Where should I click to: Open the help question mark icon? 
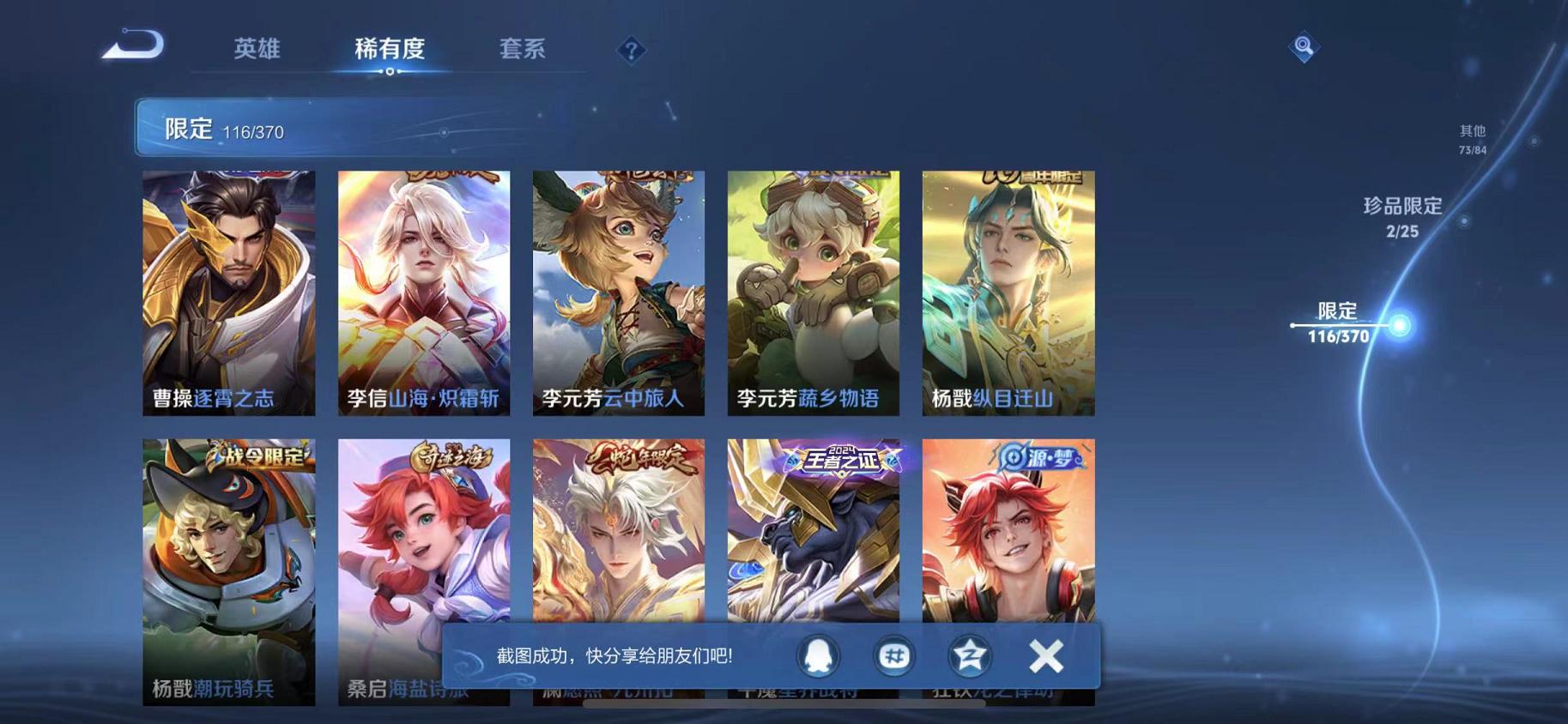pyautogui.click(x=632, y=51)
